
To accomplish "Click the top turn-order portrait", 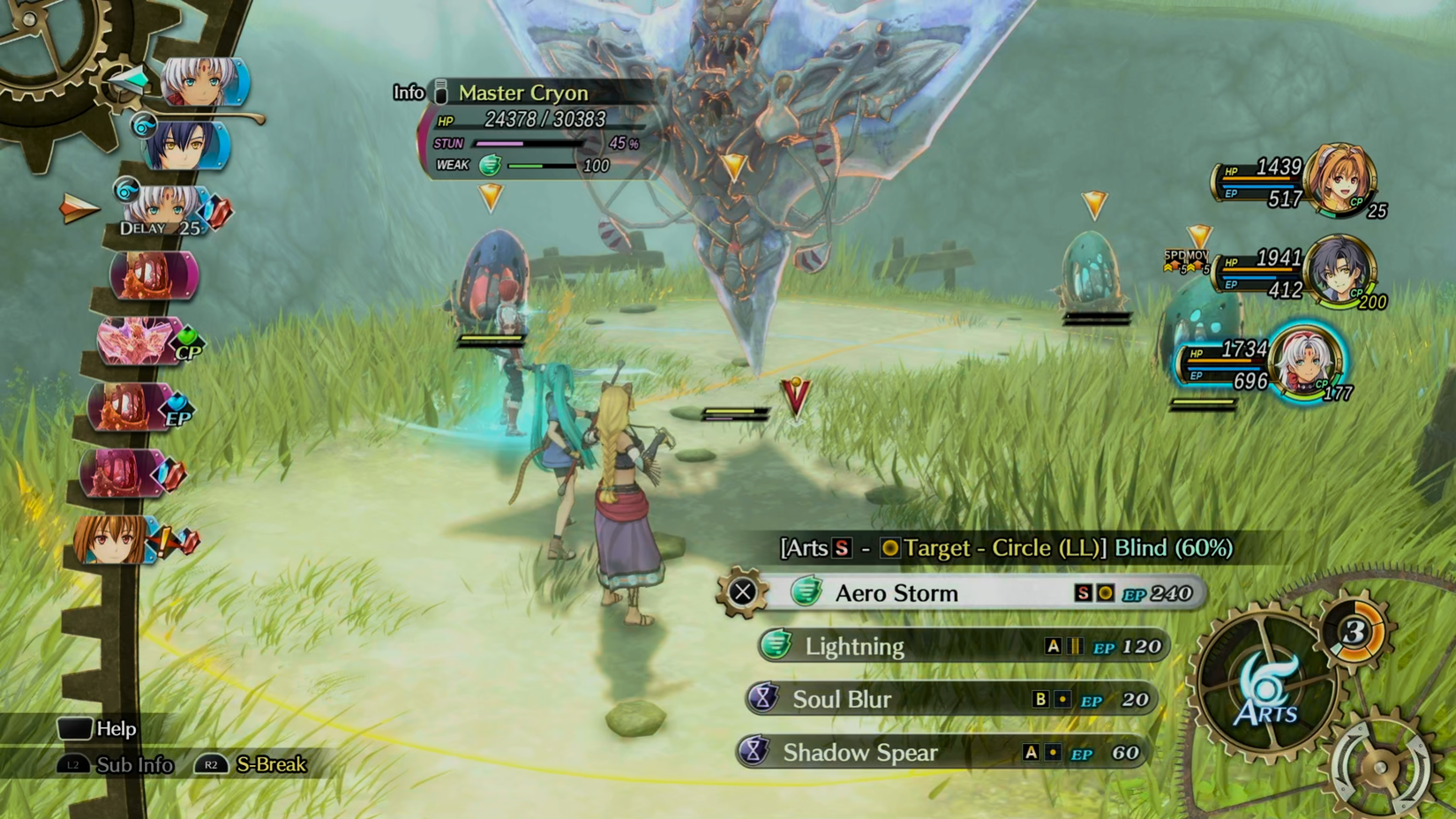I will (202, 82).
